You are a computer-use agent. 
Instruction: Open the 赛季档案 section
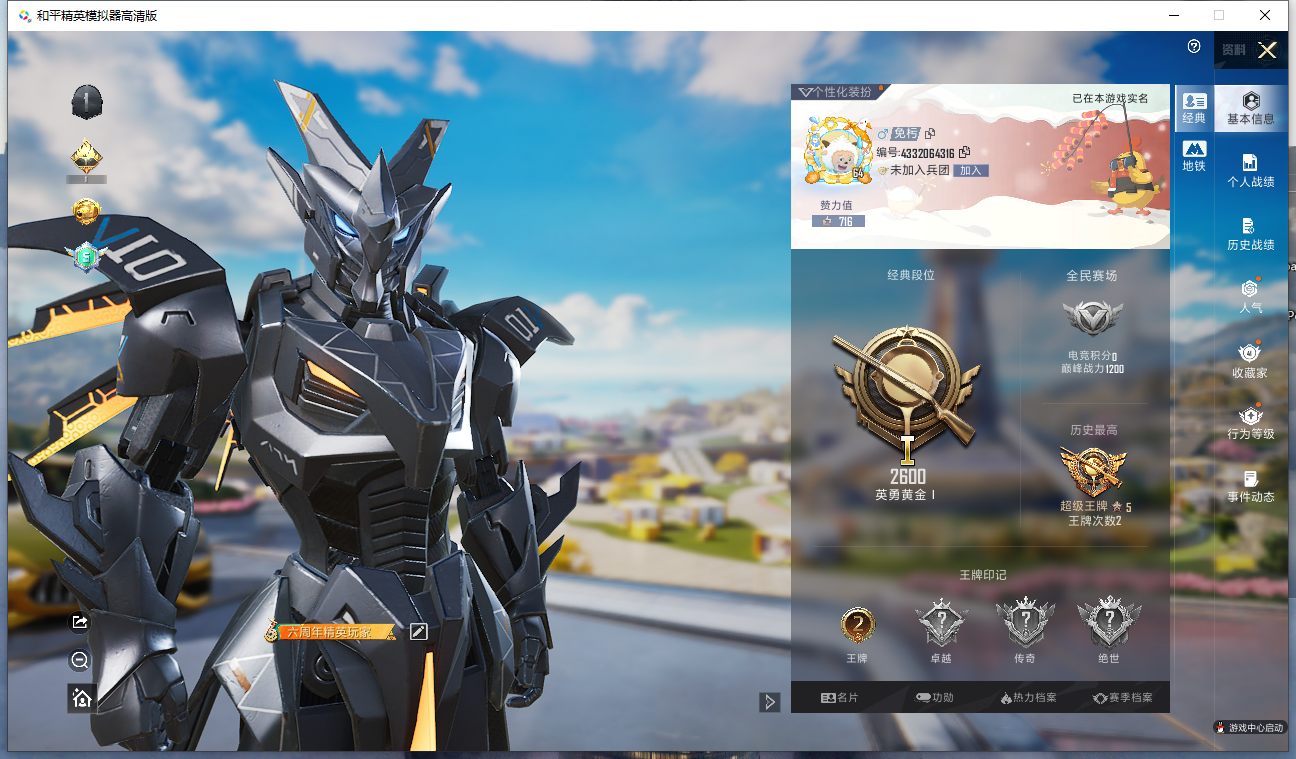tap(1122, 698)
